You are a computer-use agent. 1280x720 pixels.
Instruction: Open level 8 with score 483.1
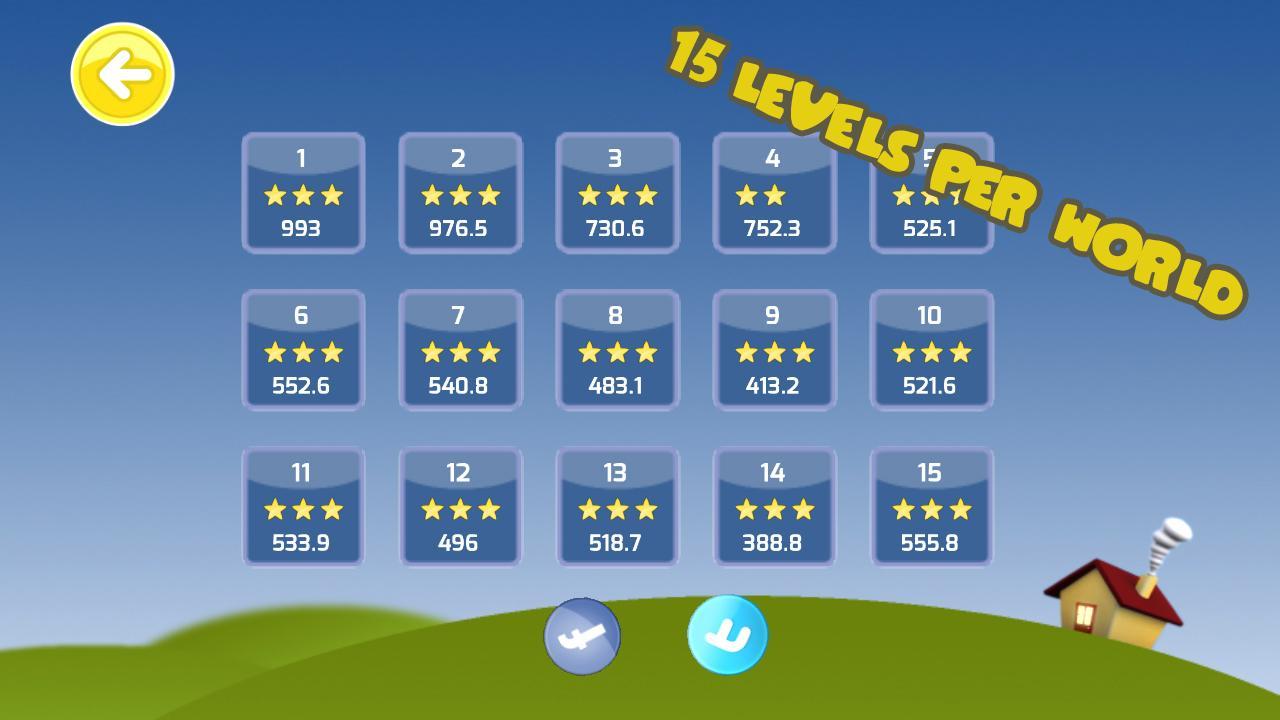pyautogui.click(x=617, y=350)
